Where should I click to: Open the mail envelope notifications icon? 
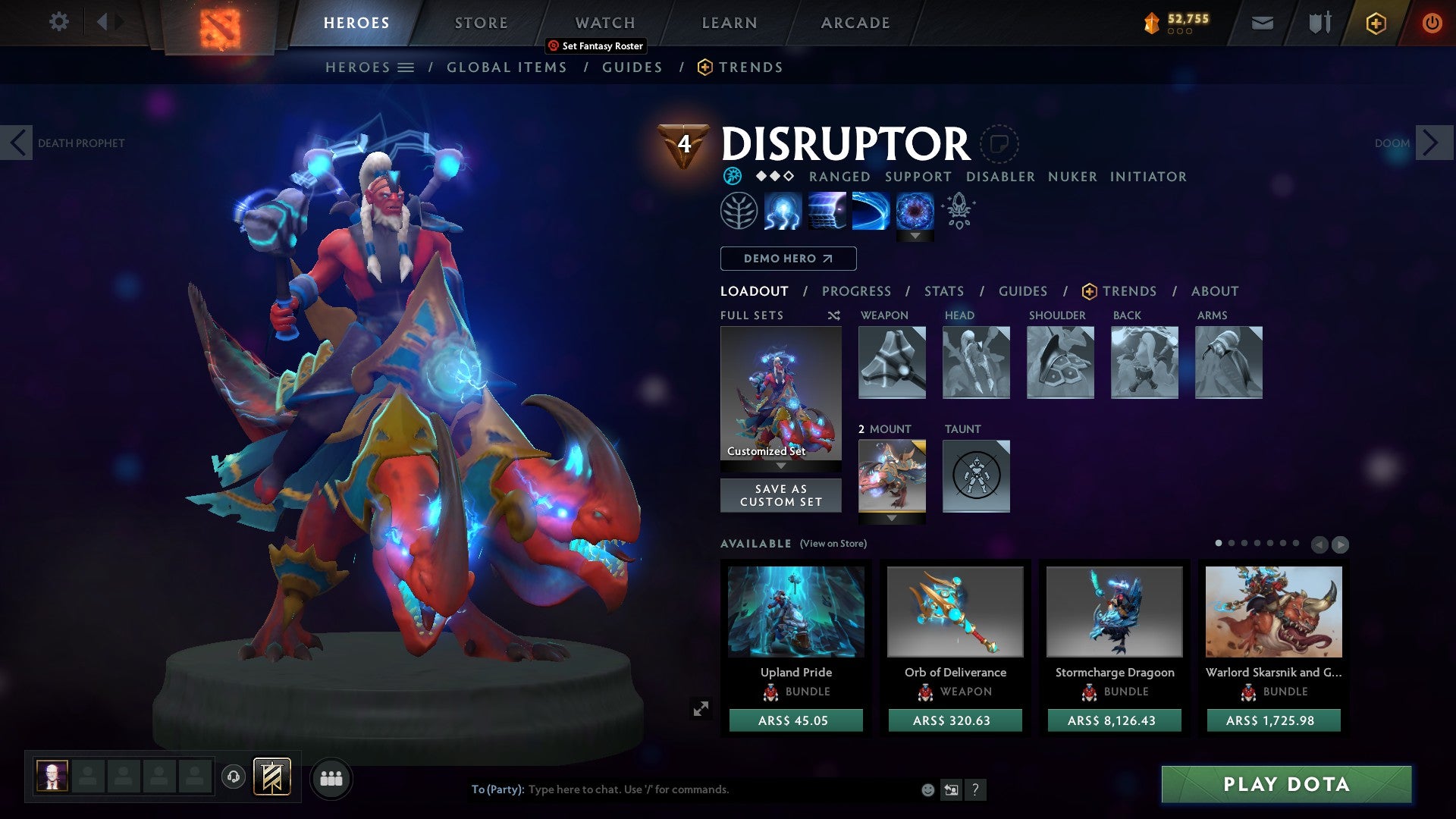[1262, 23]
